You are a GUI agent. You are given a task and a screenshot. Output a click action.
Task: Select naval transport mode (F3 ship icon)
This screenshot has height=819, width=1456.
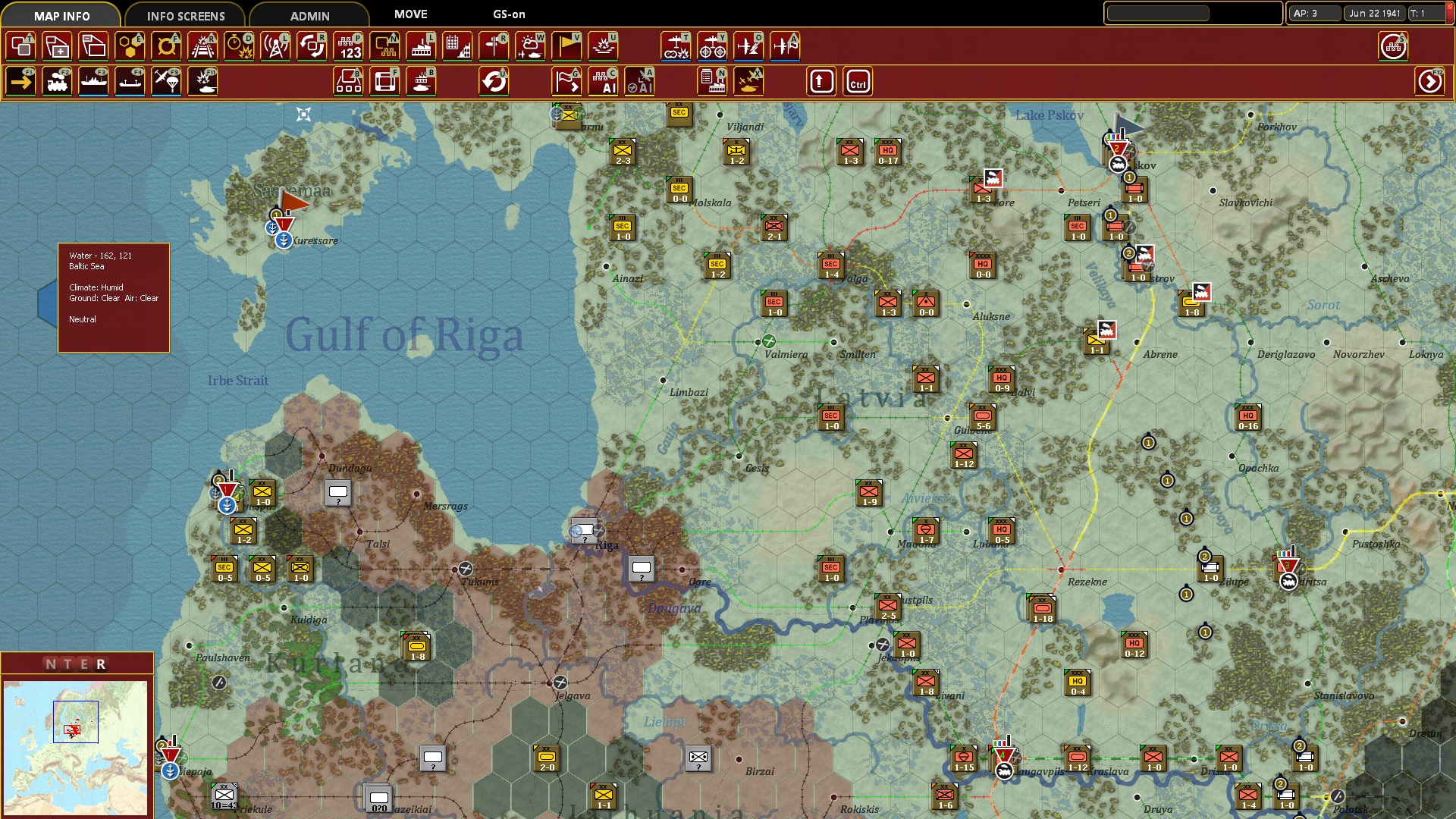pyautogui.click(x=93, y=81)
